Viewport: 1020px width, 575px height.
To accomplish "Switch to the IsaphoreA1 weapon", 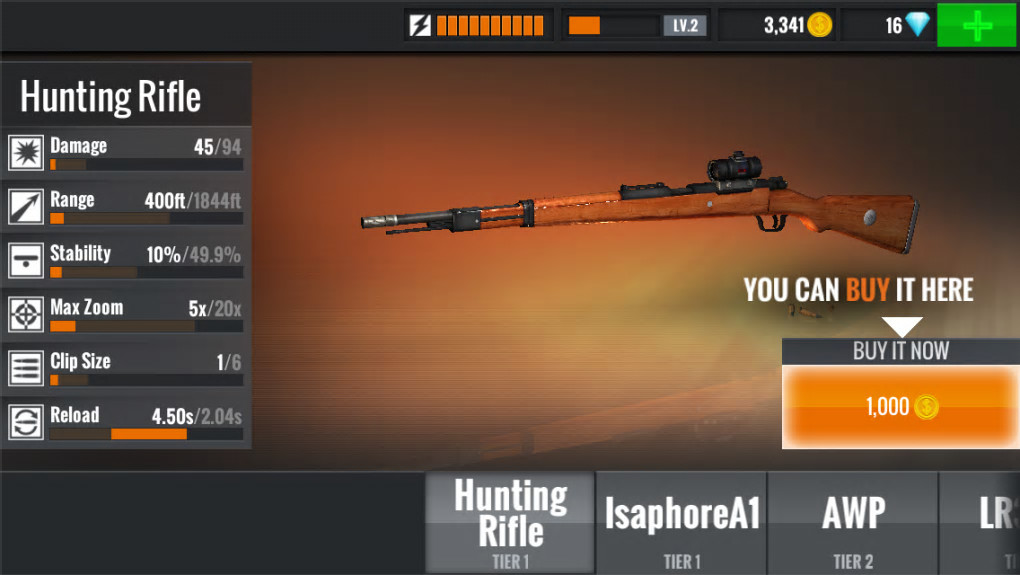I will point(682,523).
